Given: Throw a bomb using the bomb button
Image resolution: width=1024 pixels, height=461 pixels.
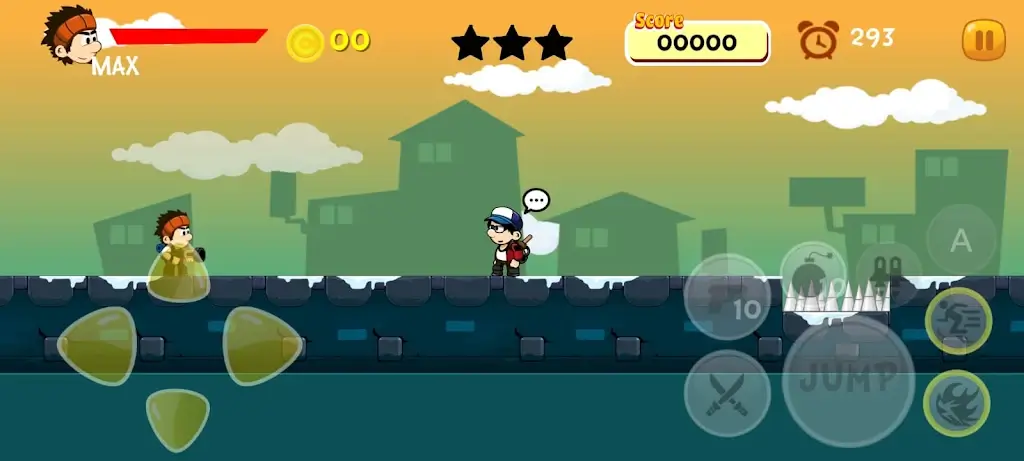Looking at the screenshot, I should [812, 274].
